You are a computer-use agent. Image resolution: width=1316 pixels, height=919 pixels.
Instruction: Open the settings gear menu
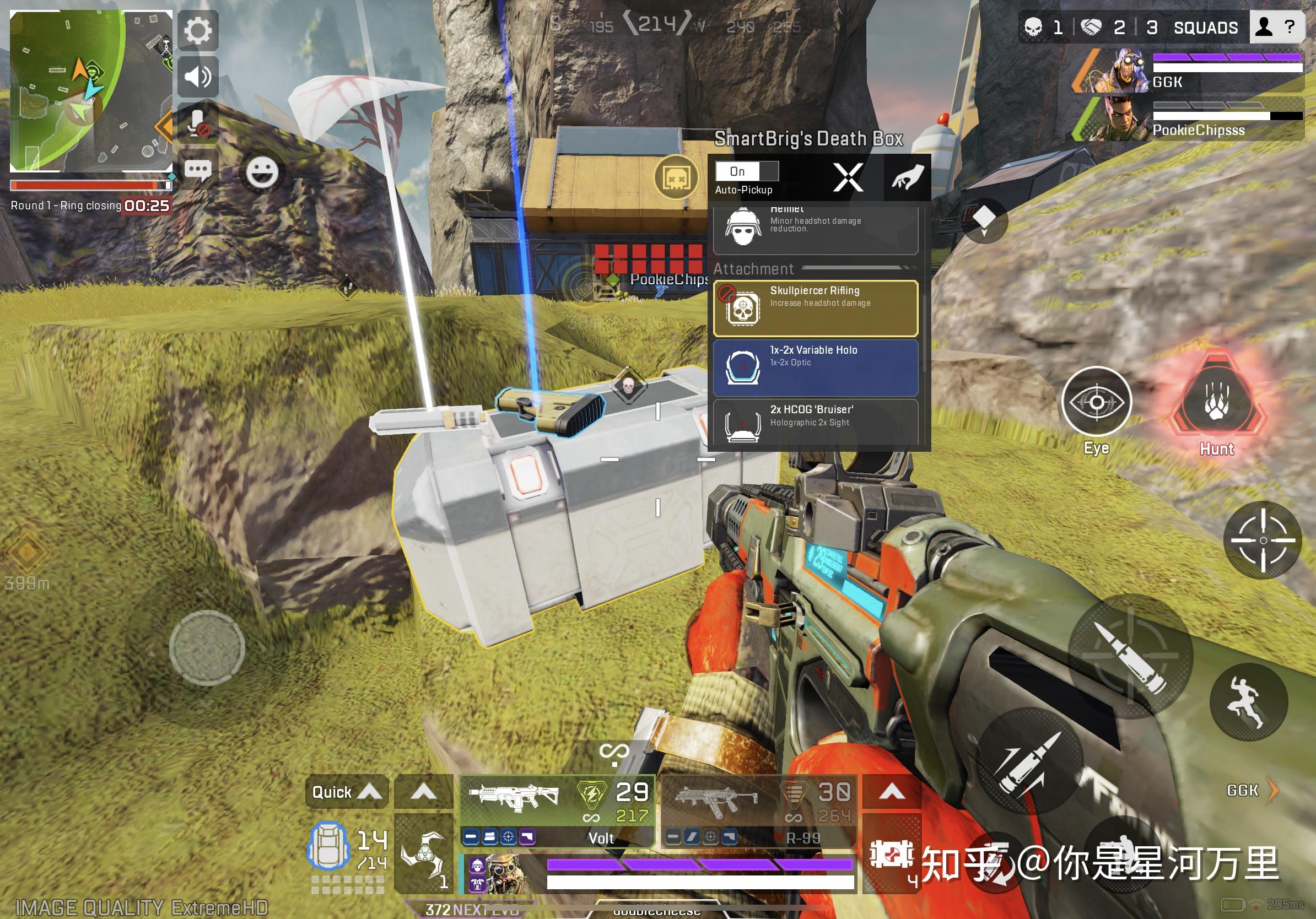point(198,30)
